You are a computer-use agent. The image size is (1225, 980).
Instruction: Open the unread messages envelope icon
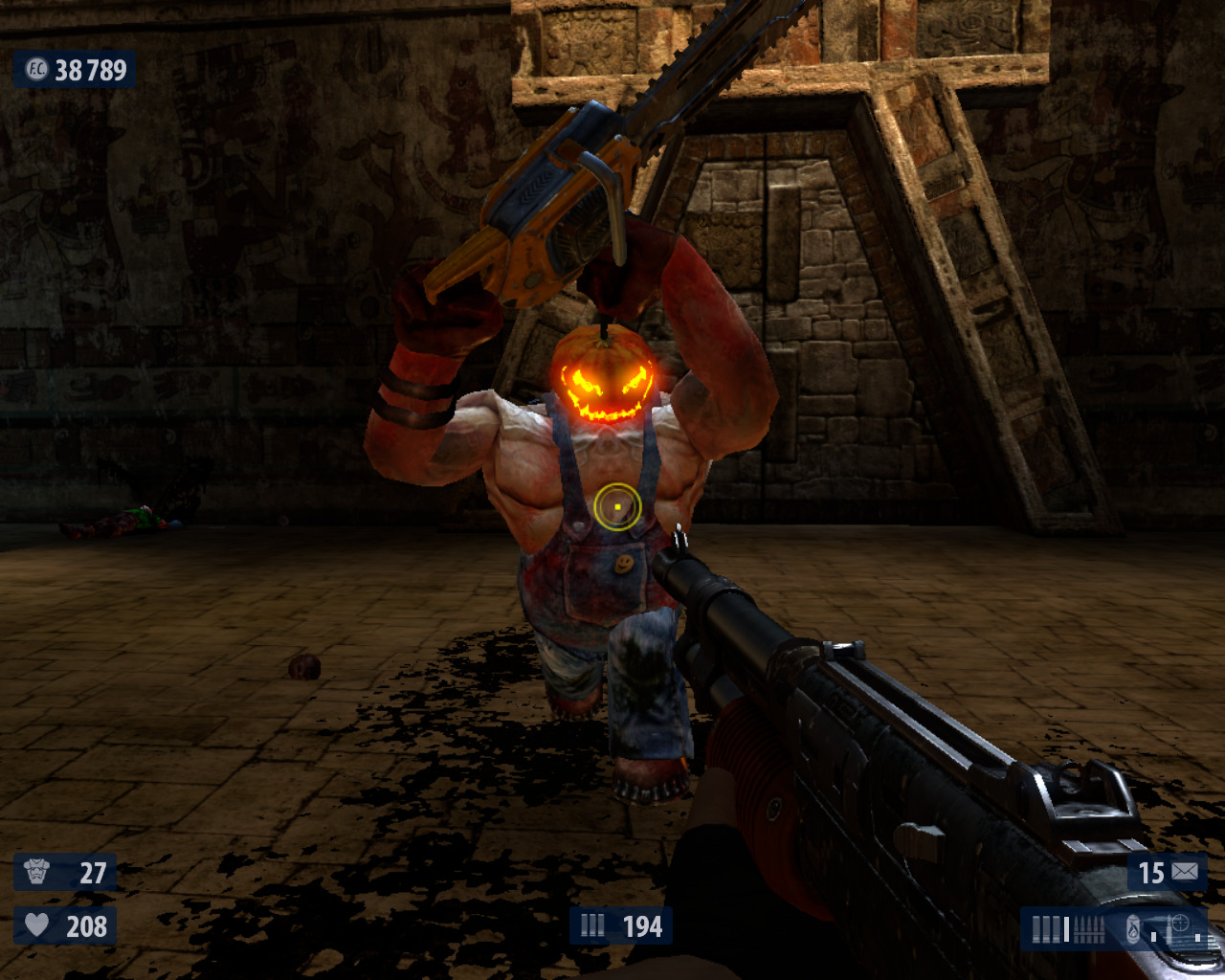(1184, 872)
